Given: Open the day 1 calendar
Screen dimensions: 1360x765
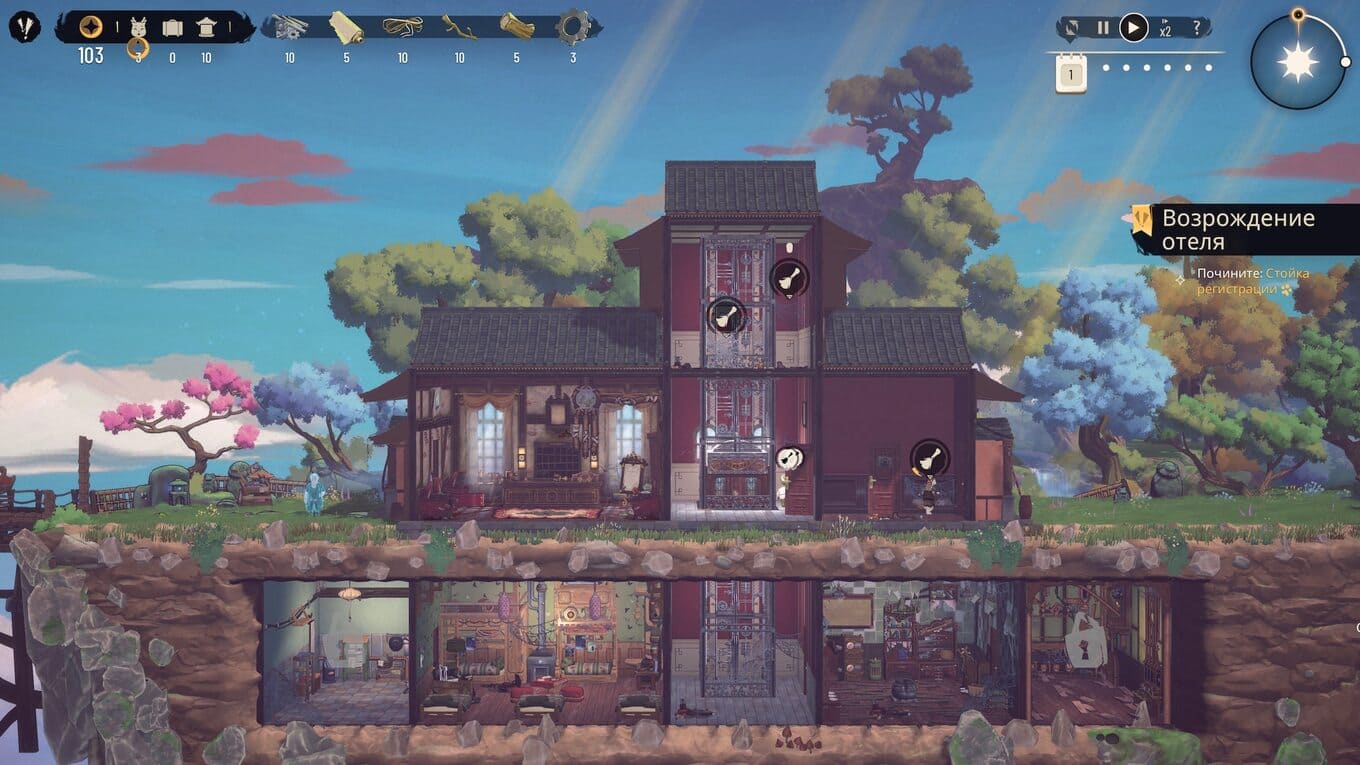Looking at the screenshot, I should coord(1071,74).
